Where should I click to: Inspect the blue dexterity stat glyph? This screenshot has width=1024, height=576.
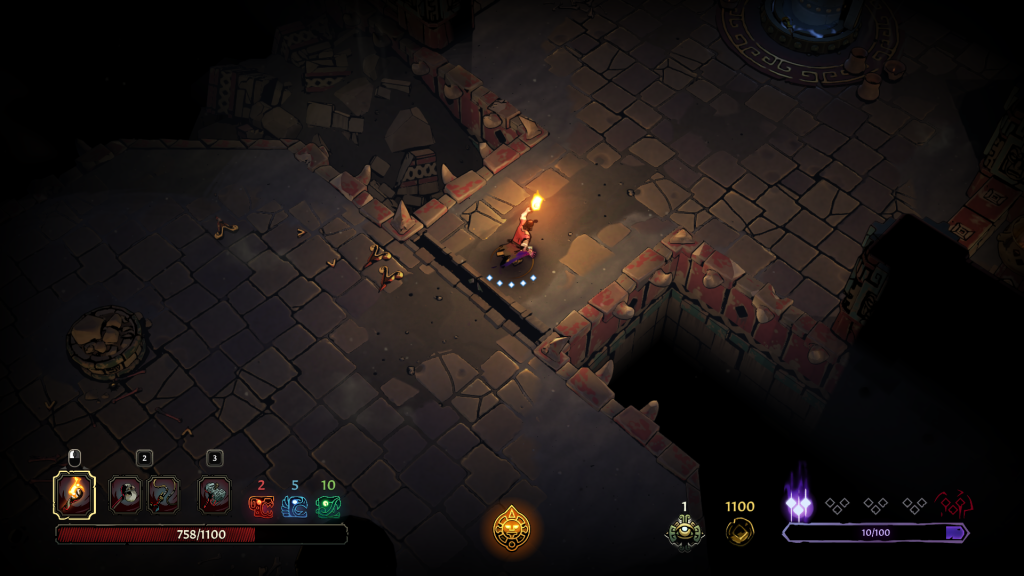tap(294, 506)
